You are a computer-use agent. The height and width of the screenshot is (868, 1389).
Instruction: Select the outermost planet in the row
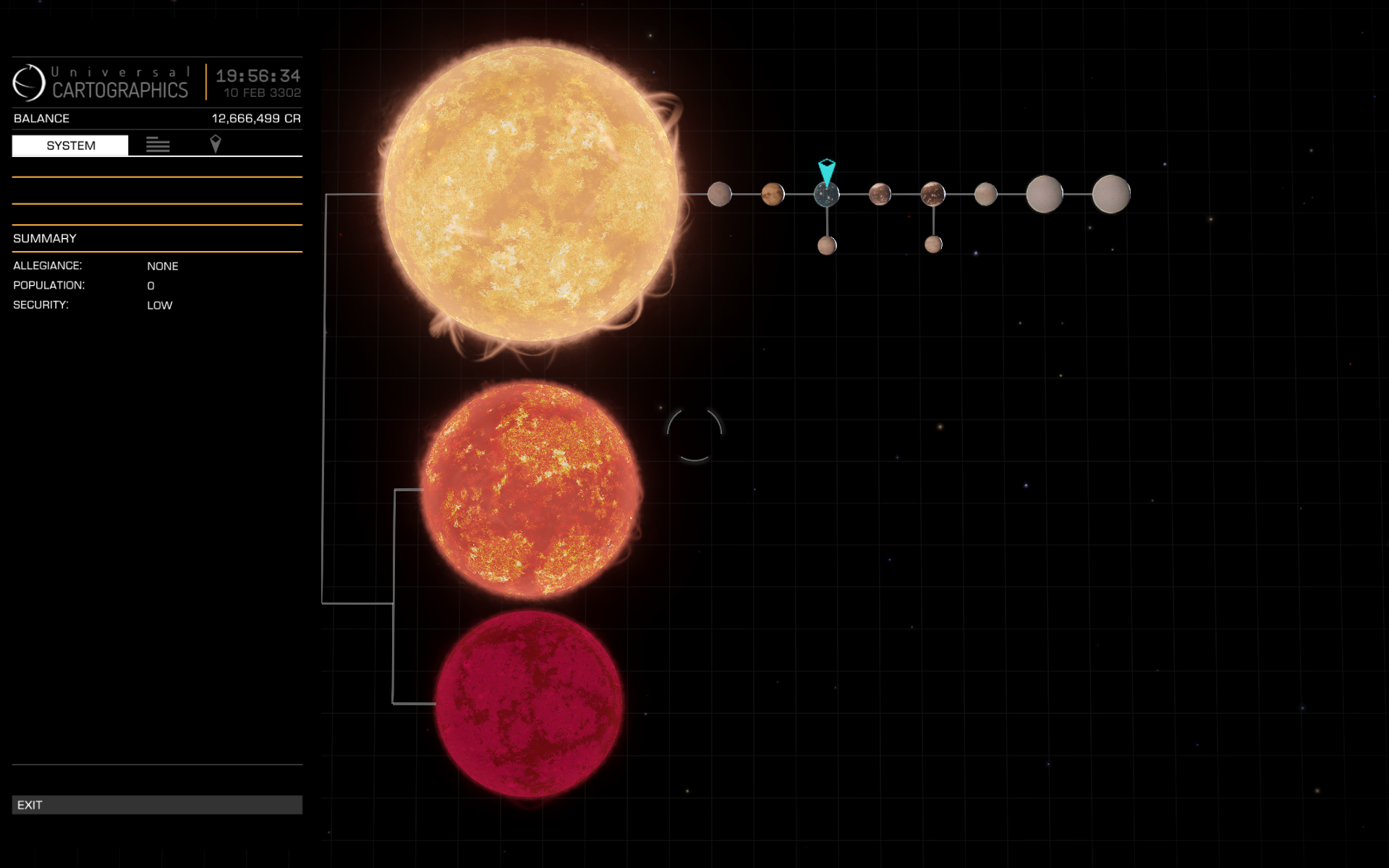click(x=1110, y=194)
